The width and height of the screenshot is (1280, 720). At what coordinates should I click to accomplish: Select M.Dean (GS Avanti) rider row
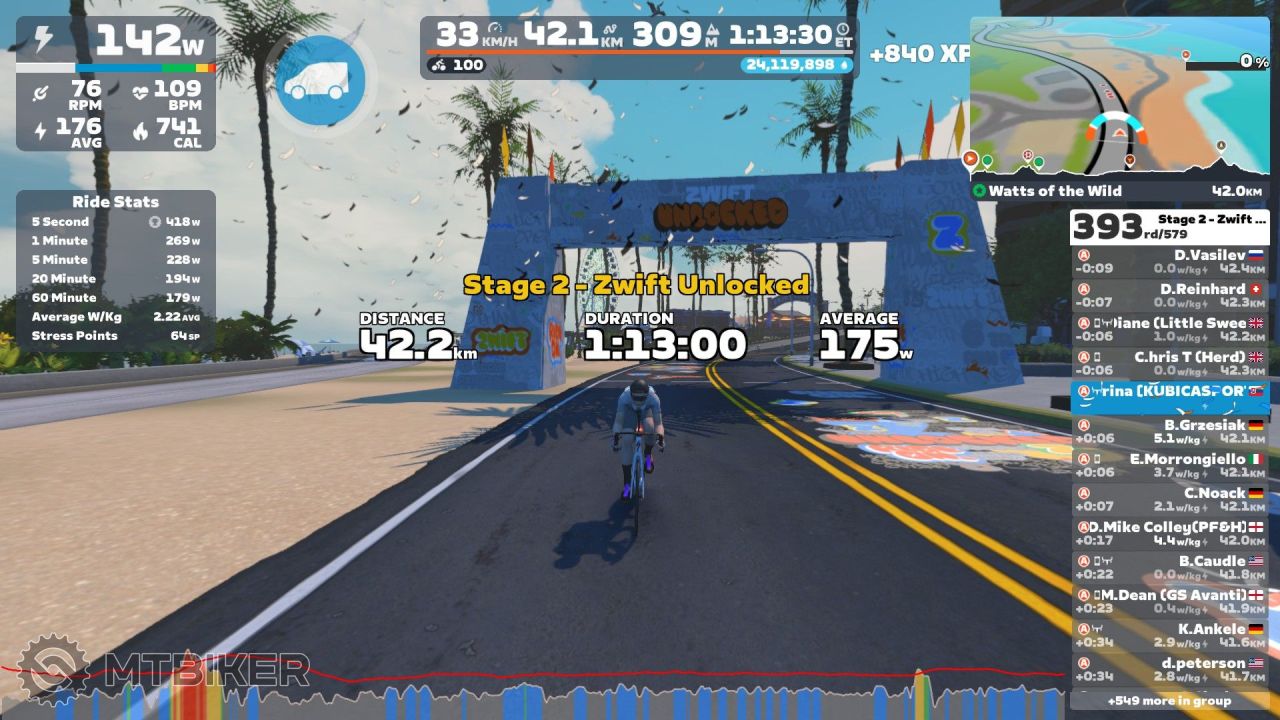coord(1169,602)
